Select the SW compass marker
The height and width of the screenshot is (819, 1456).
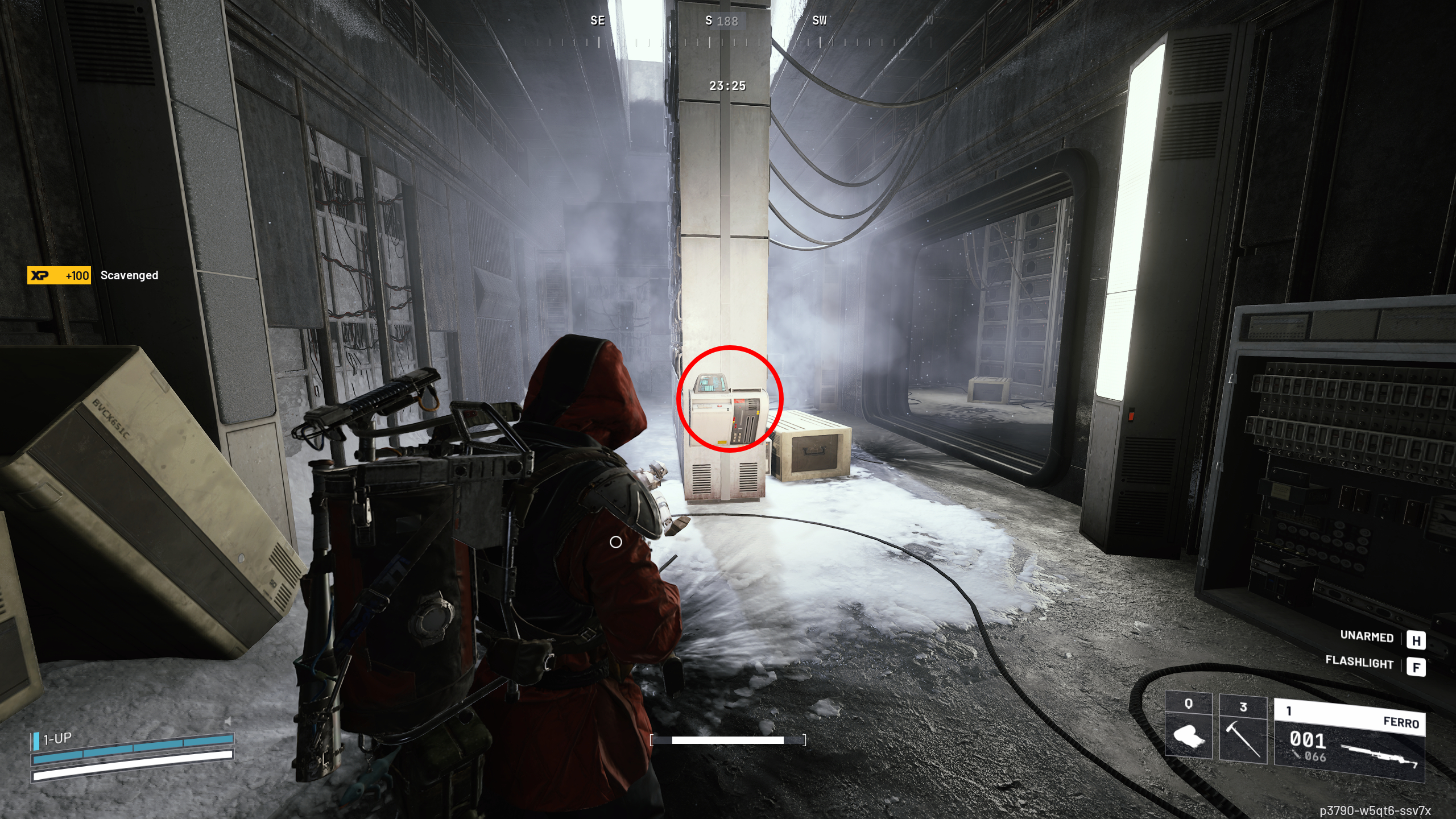click(820, 22)
